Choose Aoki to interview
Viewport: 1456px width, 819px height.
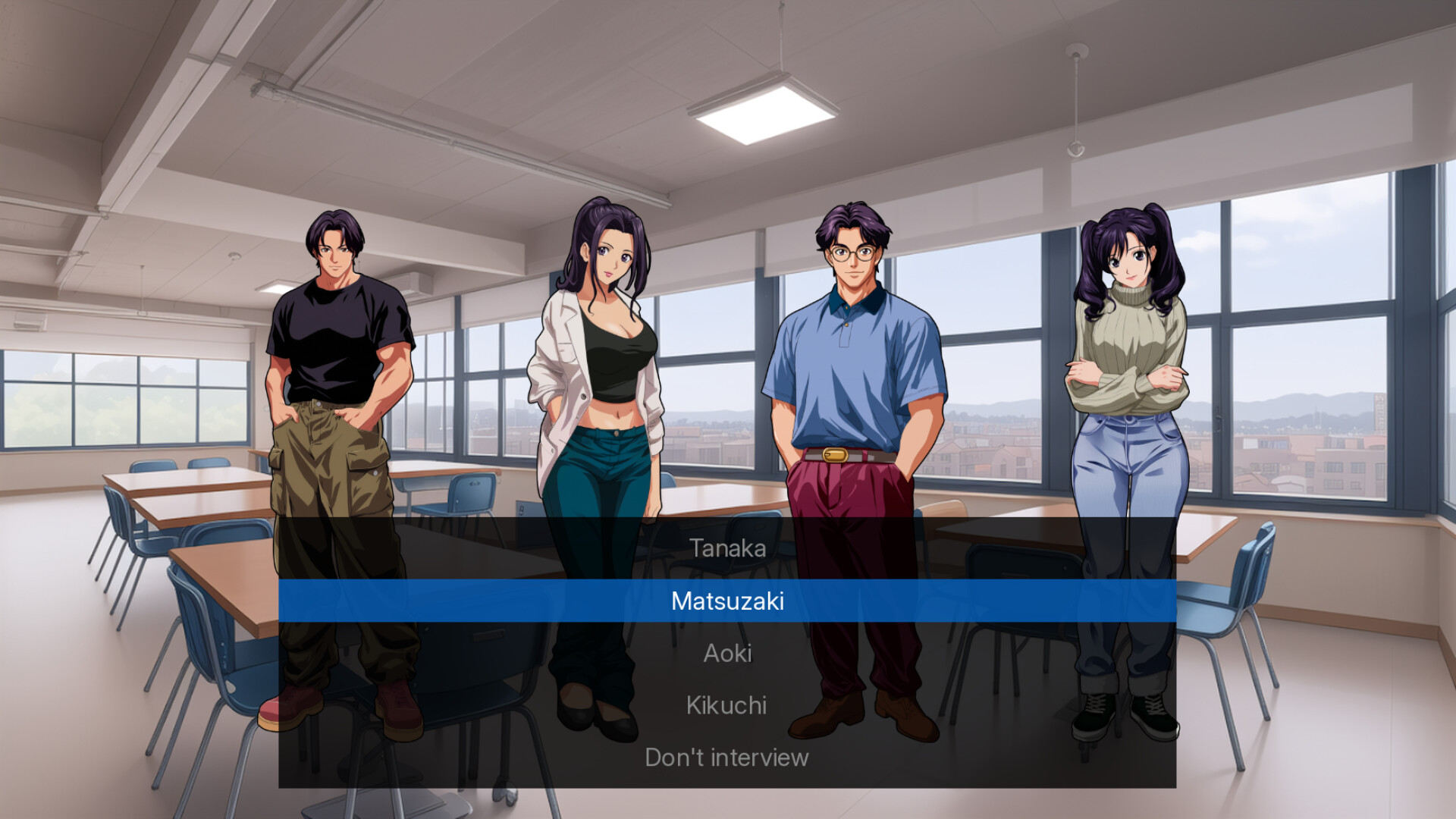coord(727,653)
